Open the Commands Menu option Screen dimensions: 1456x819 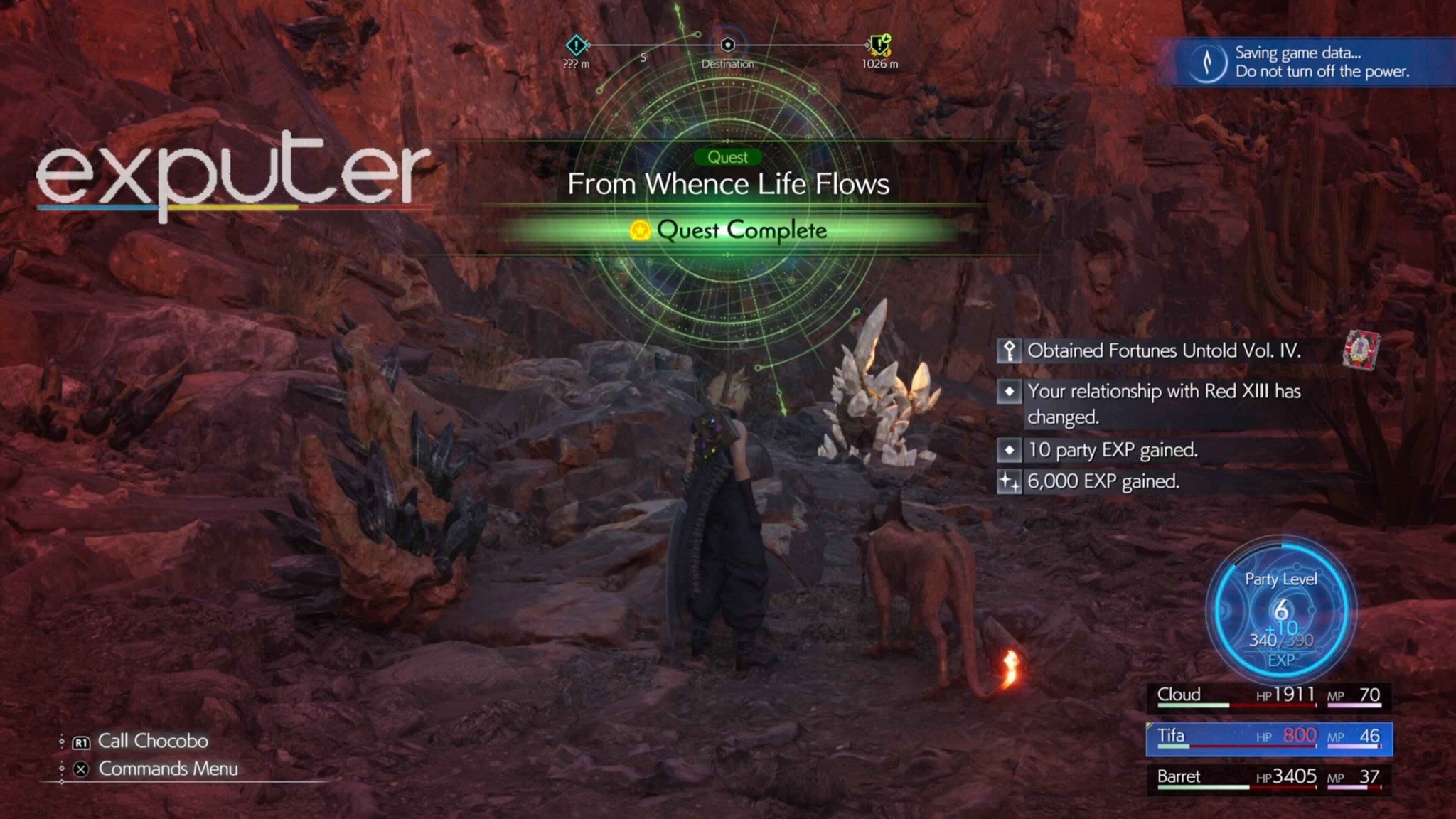tap(168, 769)
